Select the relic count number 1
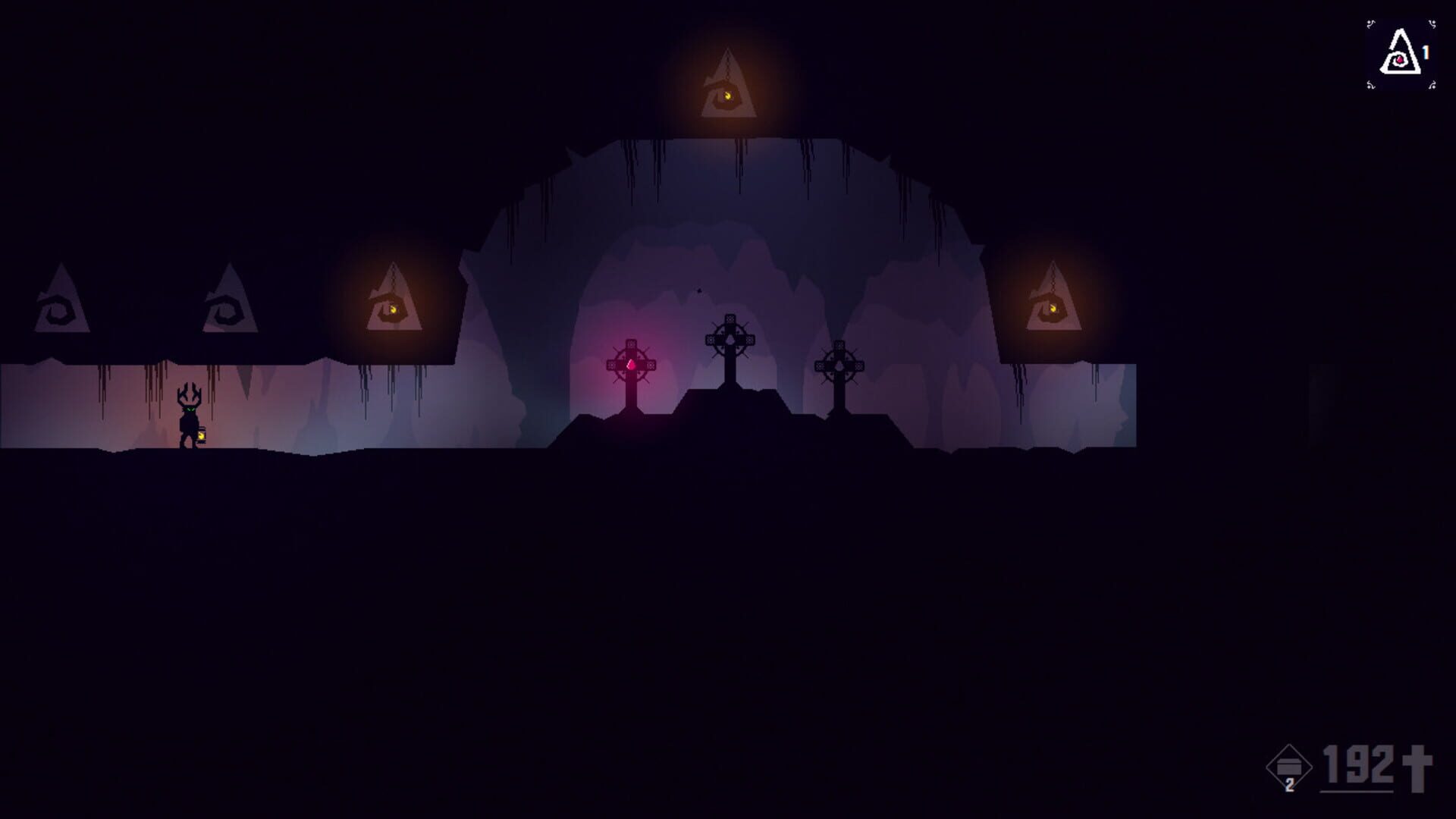The width and height of the screenshot is (1456, 819). click(1426, 52)
